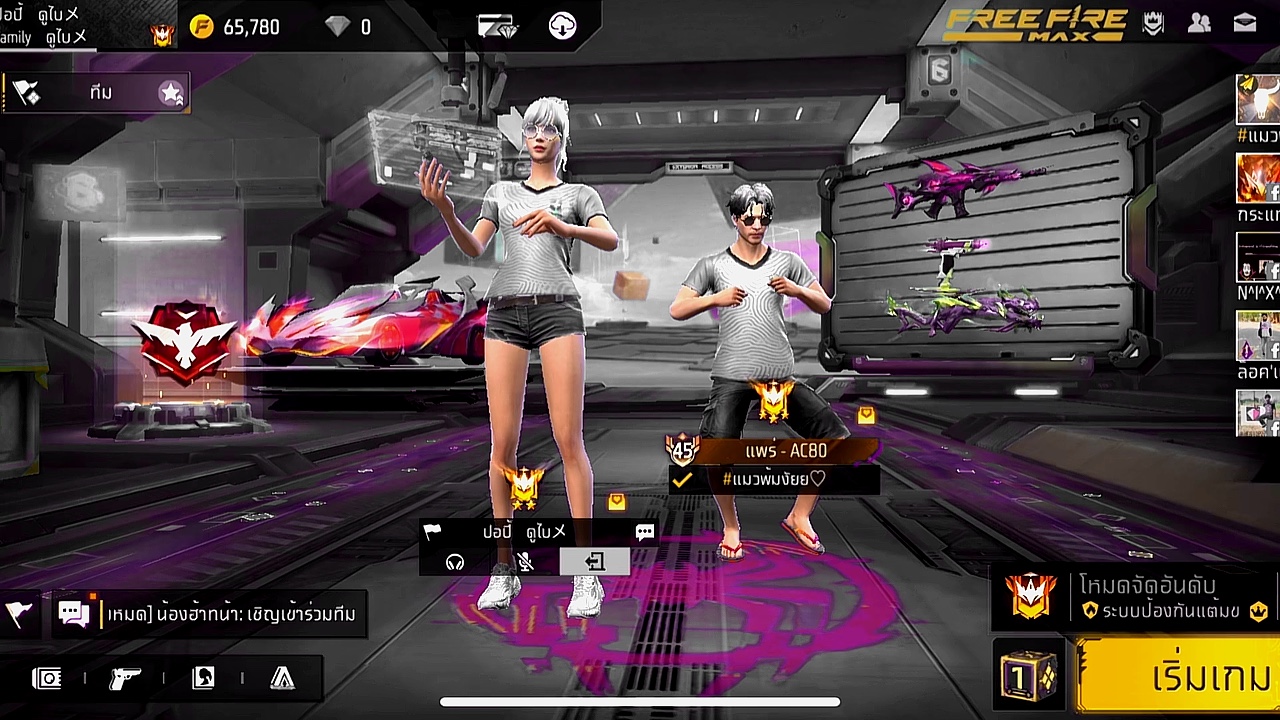
Task: Leave the team using the exit button
Action: [x=595, y=562]
